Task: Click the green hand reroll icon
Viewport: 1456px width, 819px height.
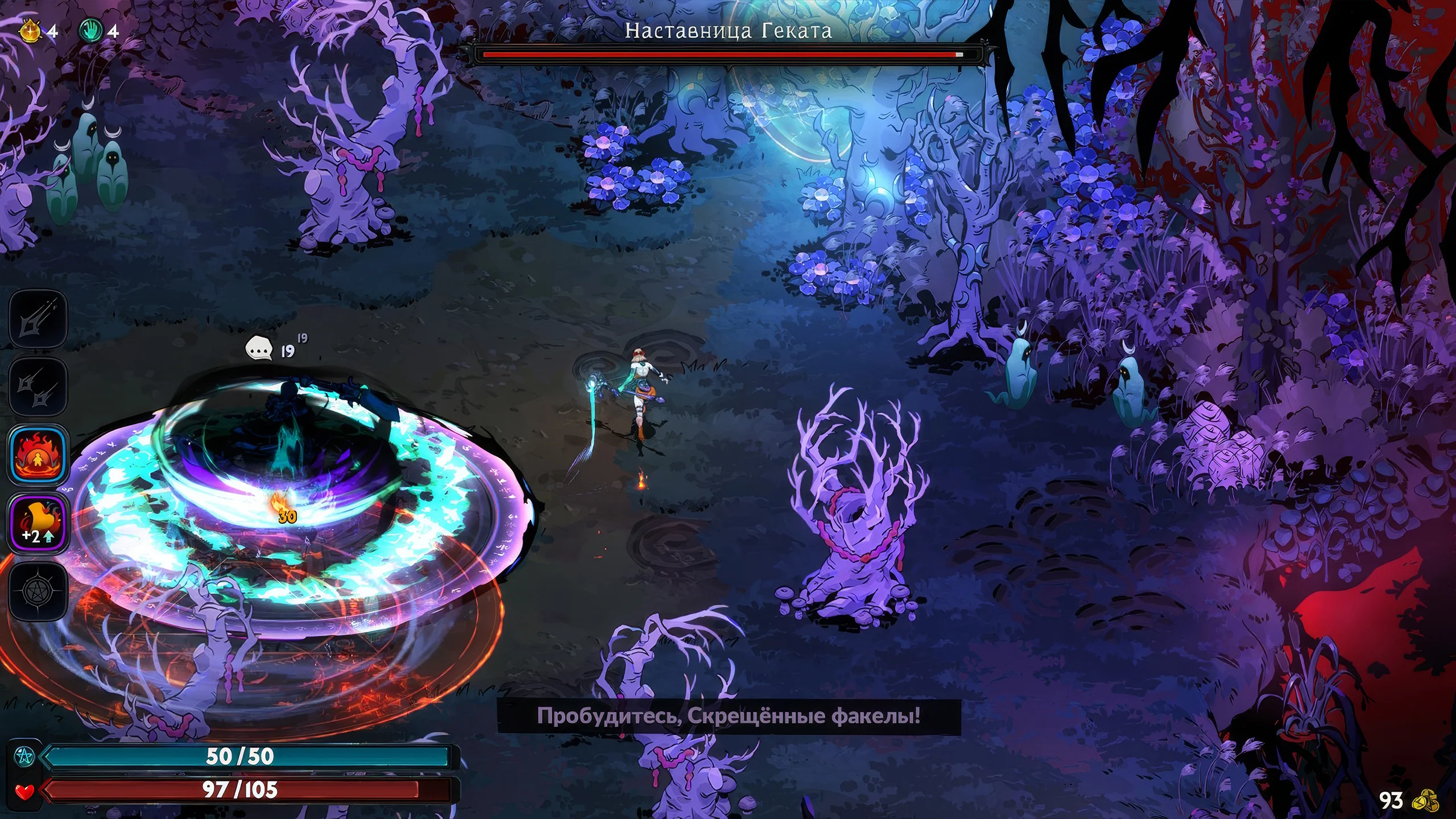Action: click(91, 30)
